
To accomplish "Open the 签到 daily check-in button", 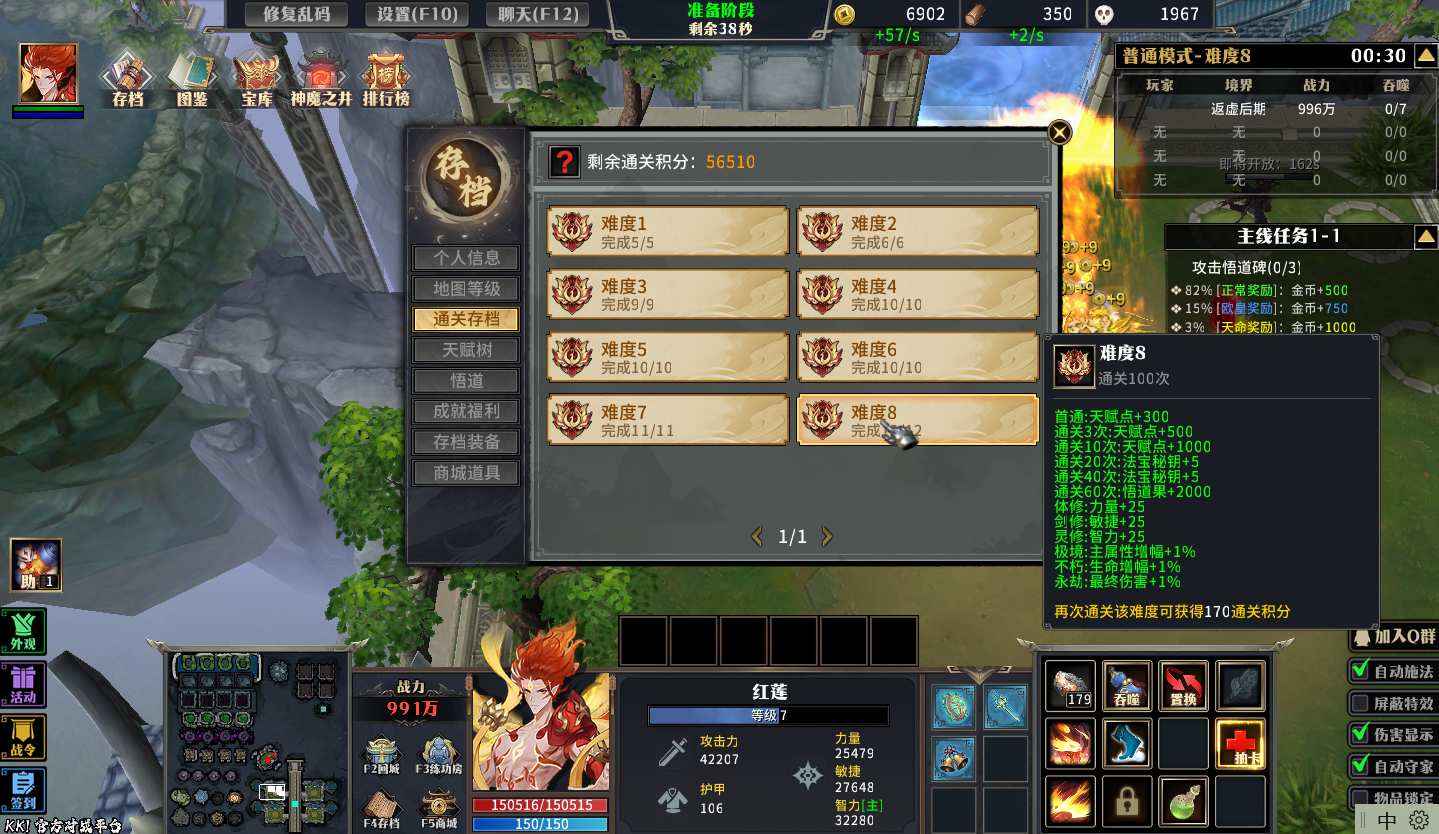I will tap(23, 790).
